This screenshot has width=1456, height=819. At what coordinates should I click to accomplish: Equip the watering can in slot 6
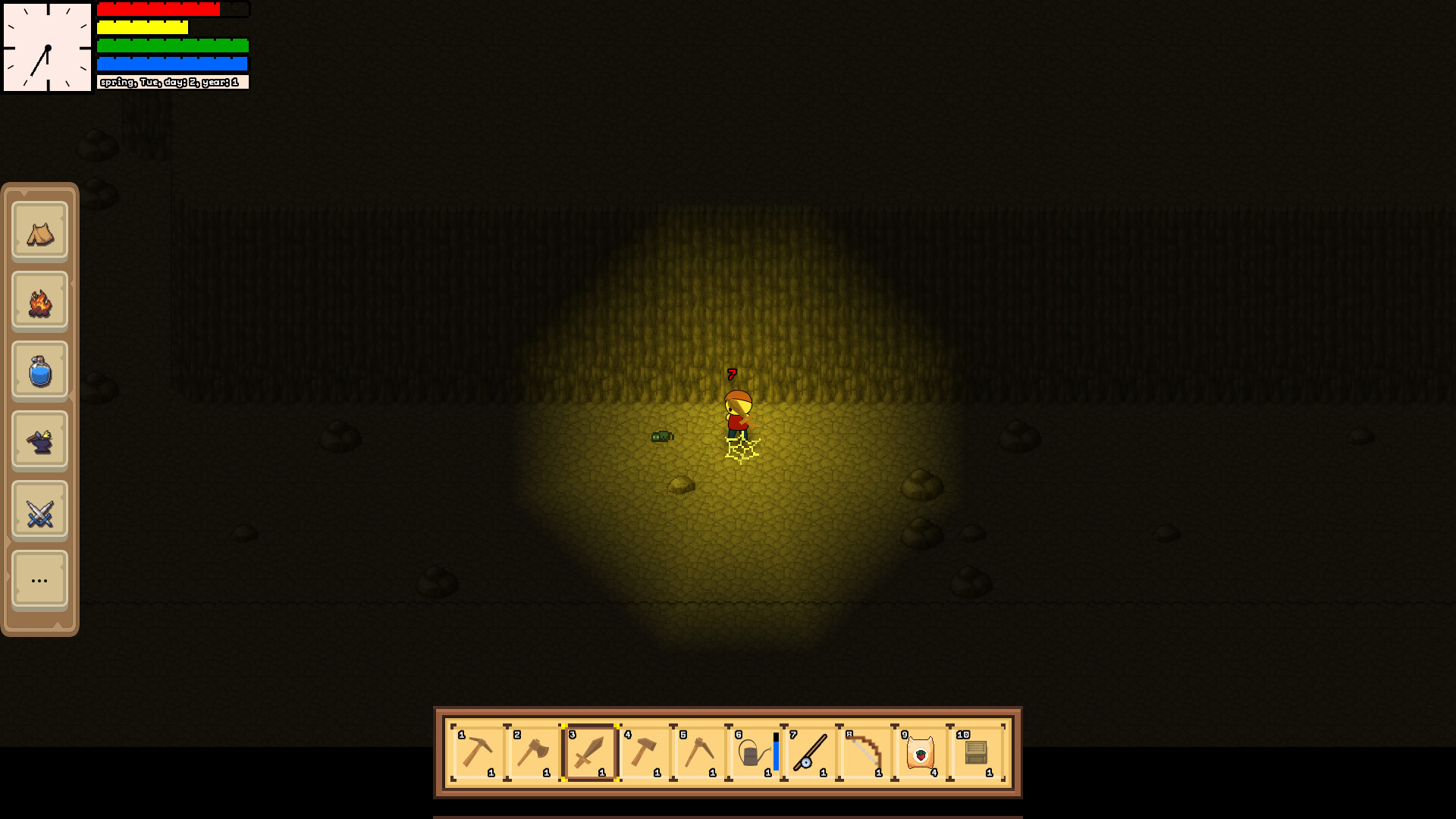pos(751,751)
